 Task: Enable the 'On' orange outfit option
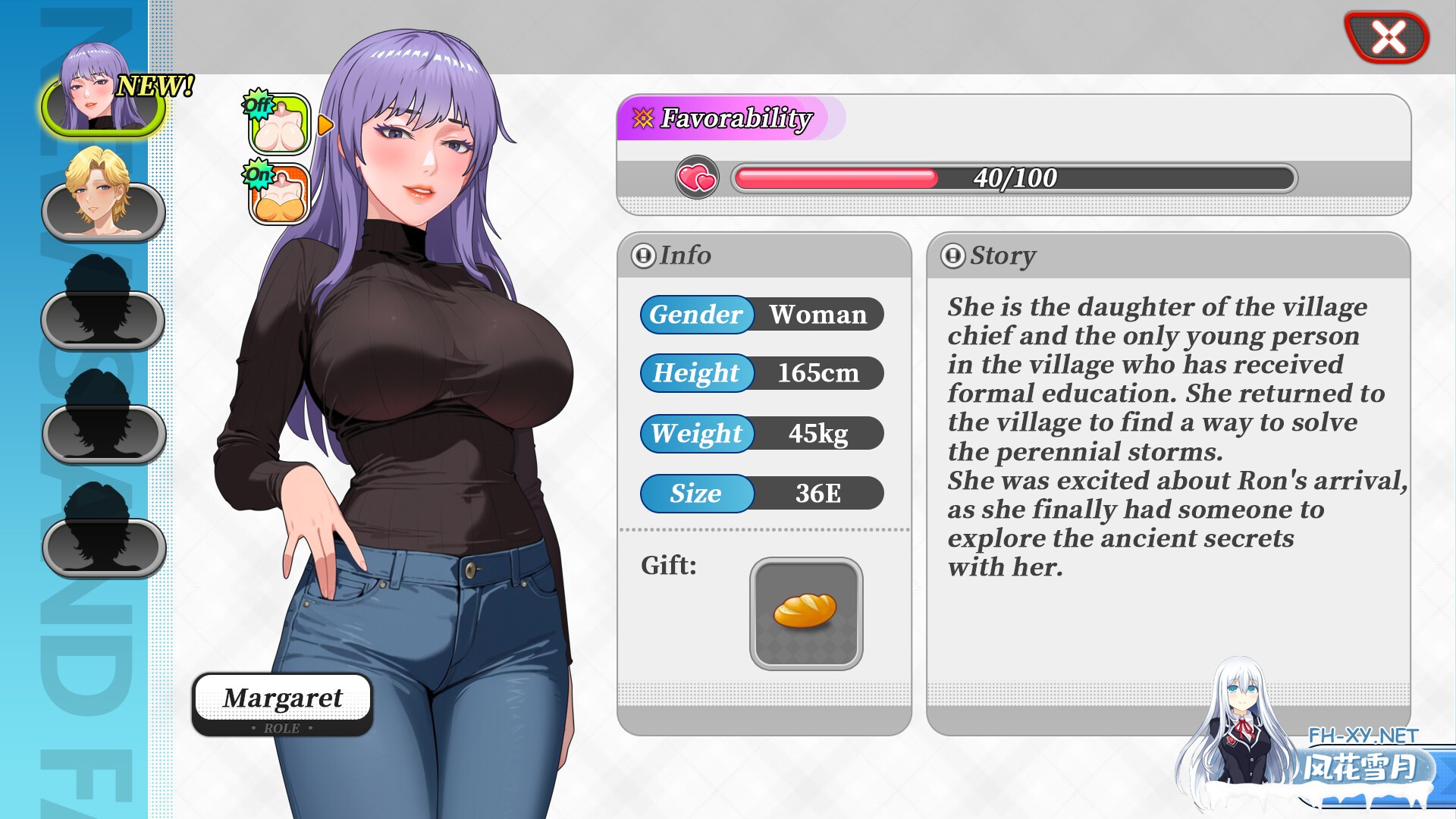(x=278, y=193)
